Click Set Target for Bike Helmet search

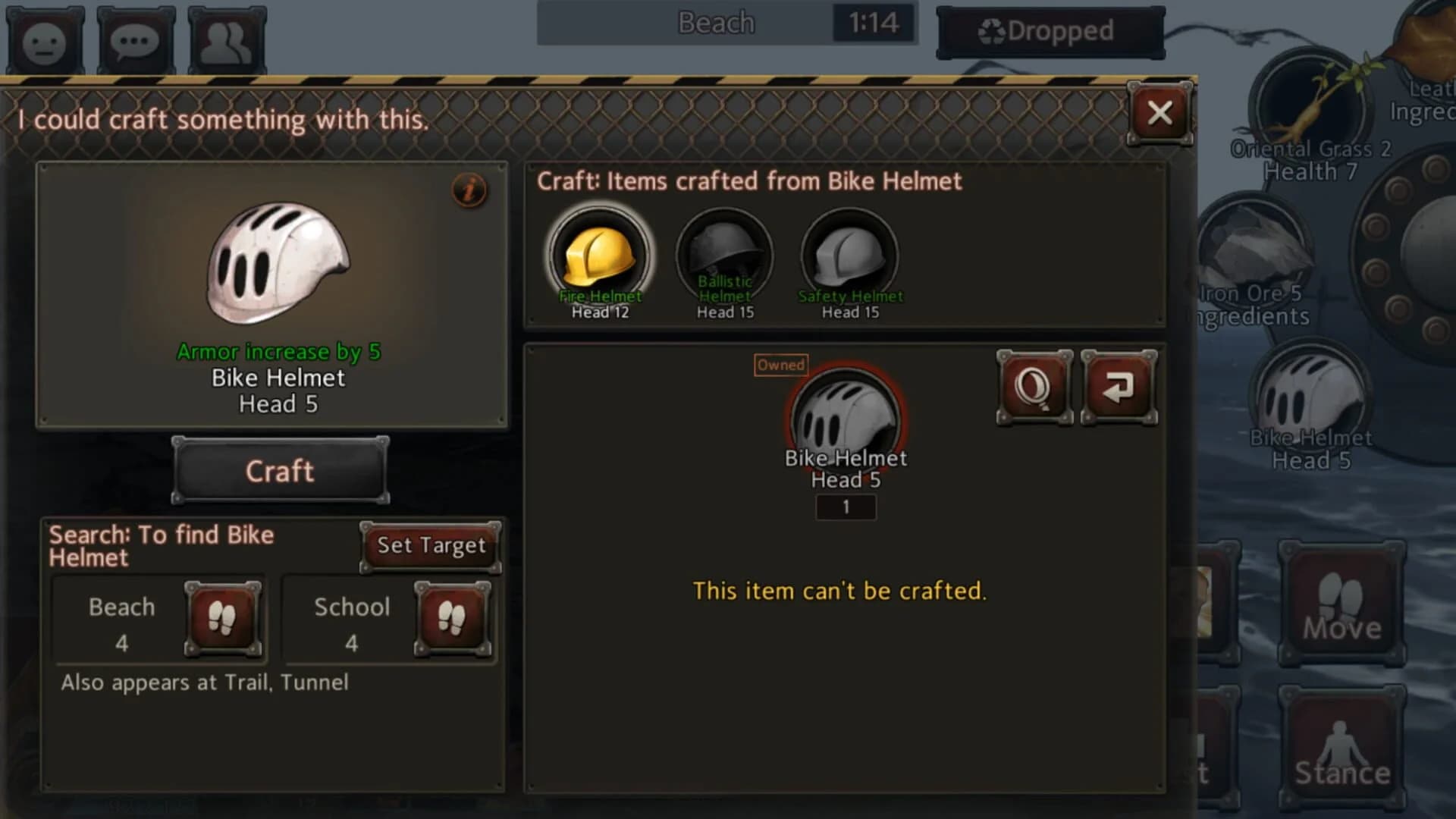pos(429,545)
